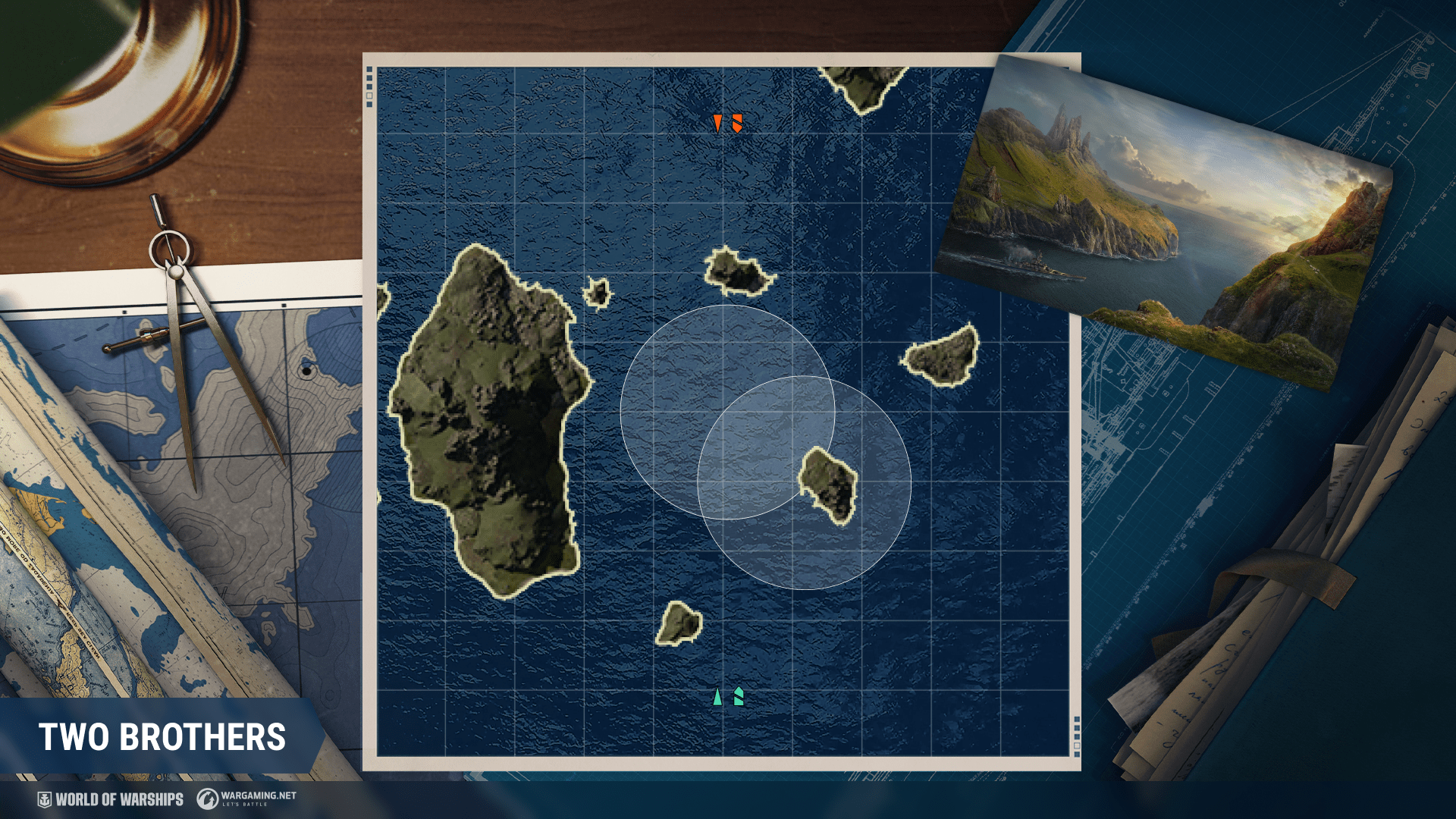Click the orange downward arrow spawn marker

click(717, 123)
